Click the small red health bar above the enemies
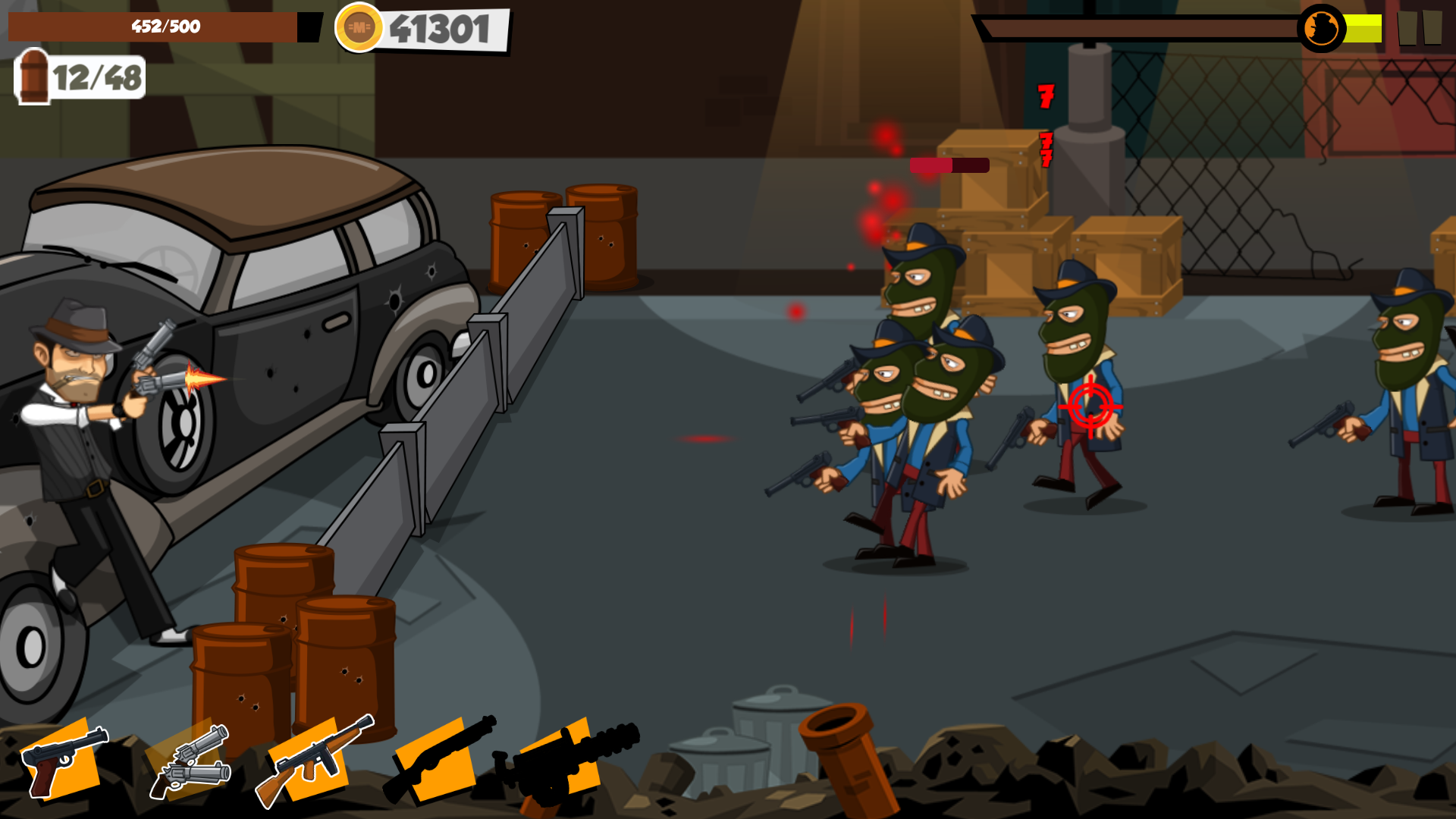1456x819 pixels. pos(948,164)
